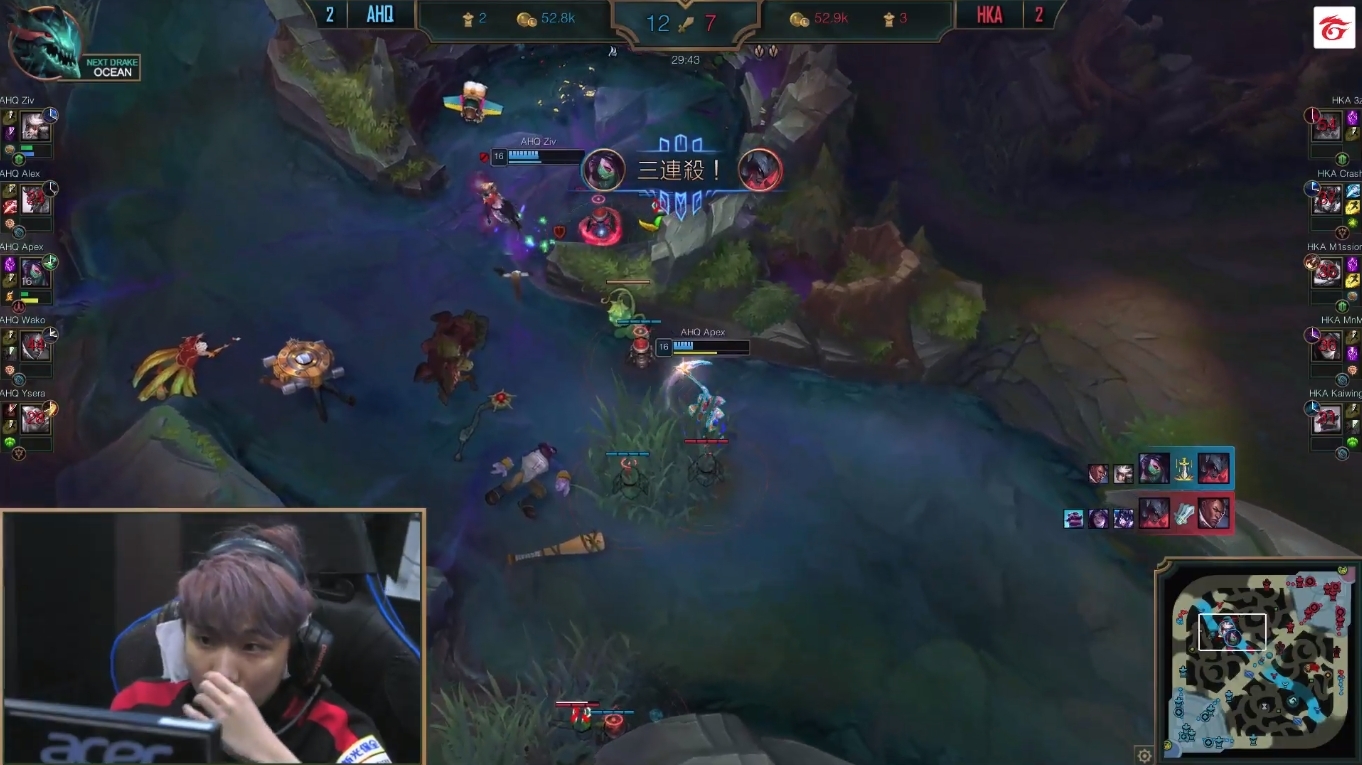The image size is (1362, 765).
Task: Click the sword icon between the kill scores
Action: [x=687, y=22]
